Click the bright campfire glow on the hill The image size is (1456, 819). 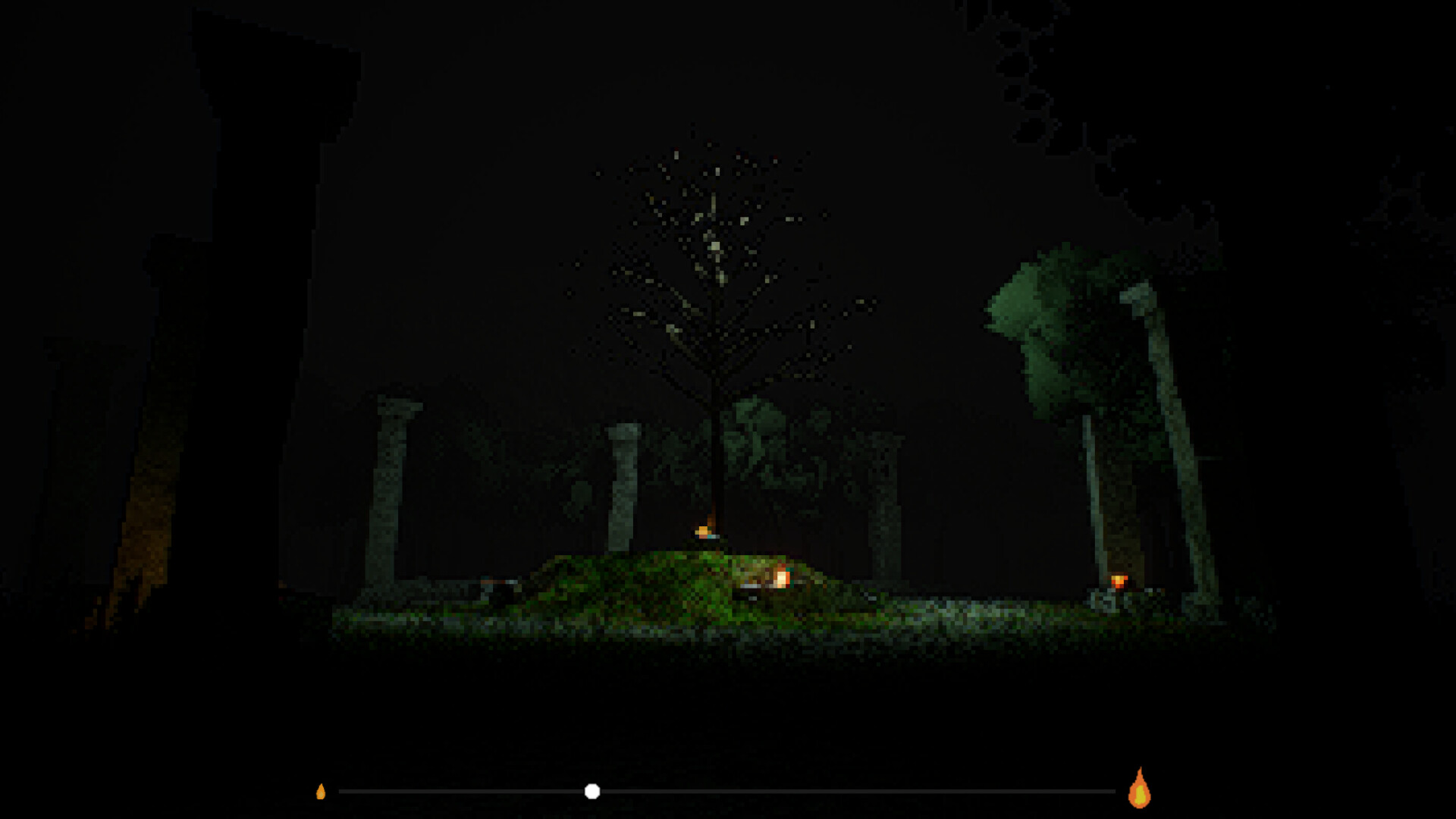[x=781, y=579]
